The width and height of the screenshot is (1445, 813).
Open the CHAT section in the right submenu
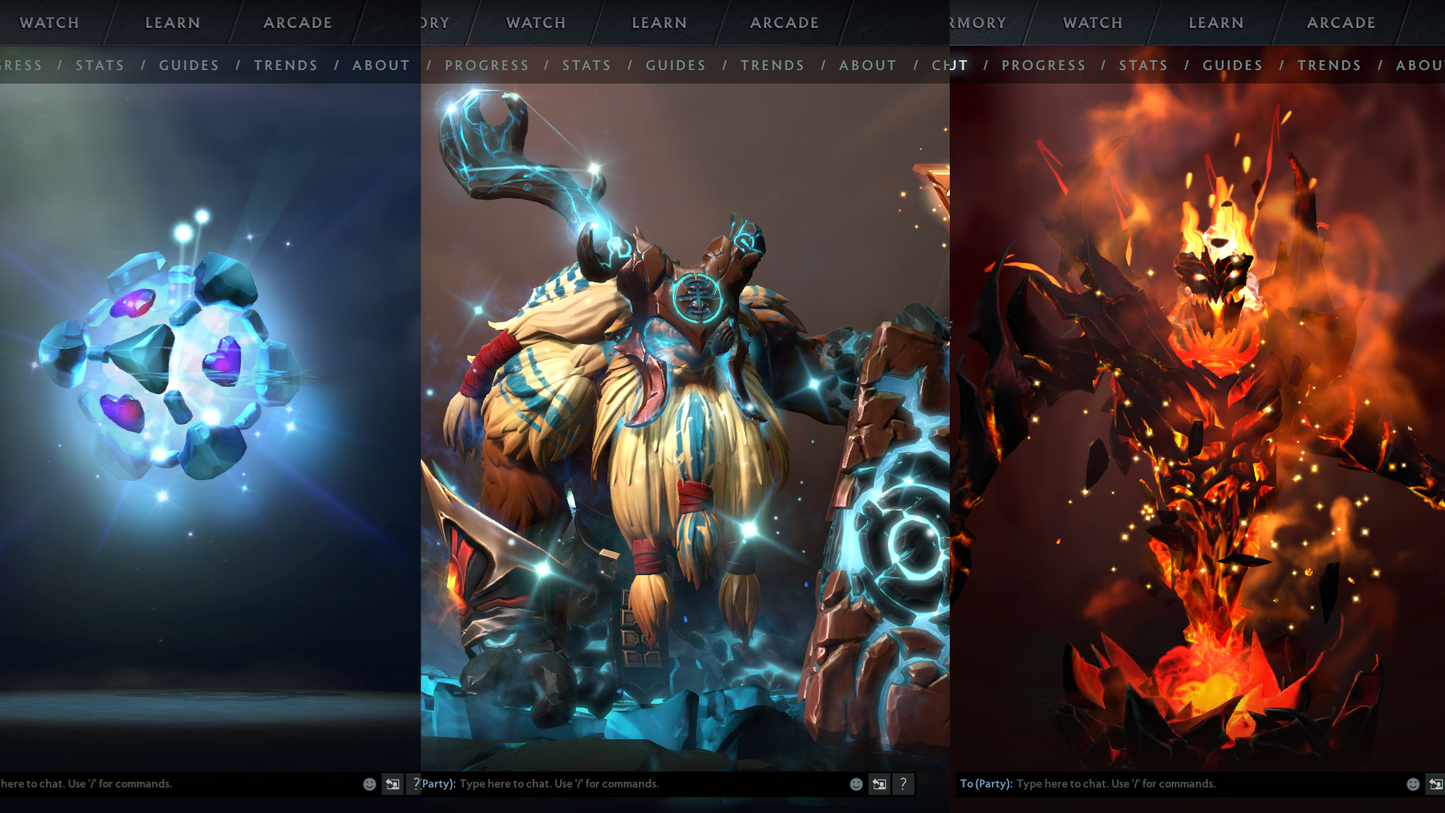(x=949, y=65)
